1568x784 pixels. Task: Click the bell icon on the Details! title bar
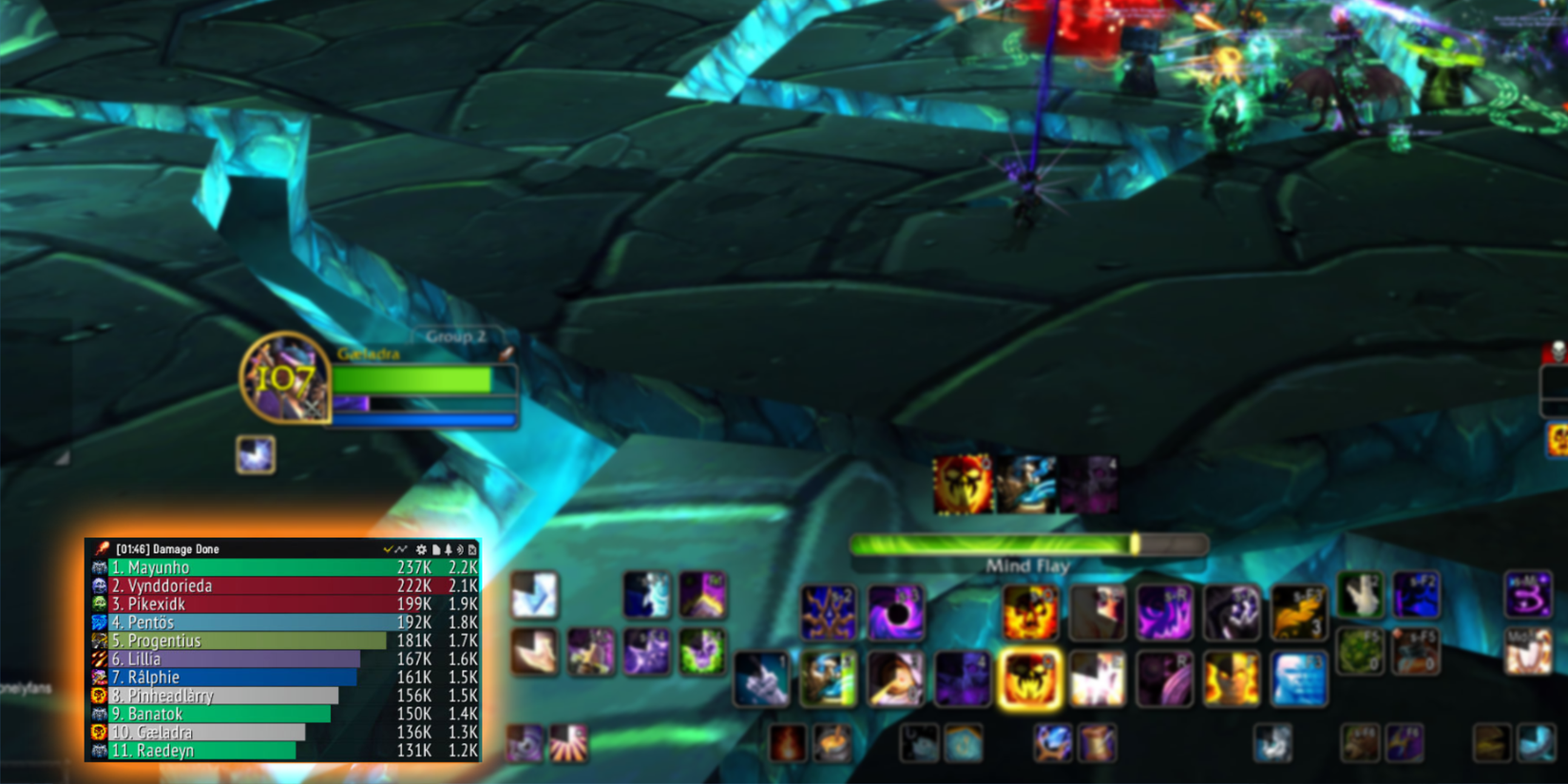pos(448,549)
